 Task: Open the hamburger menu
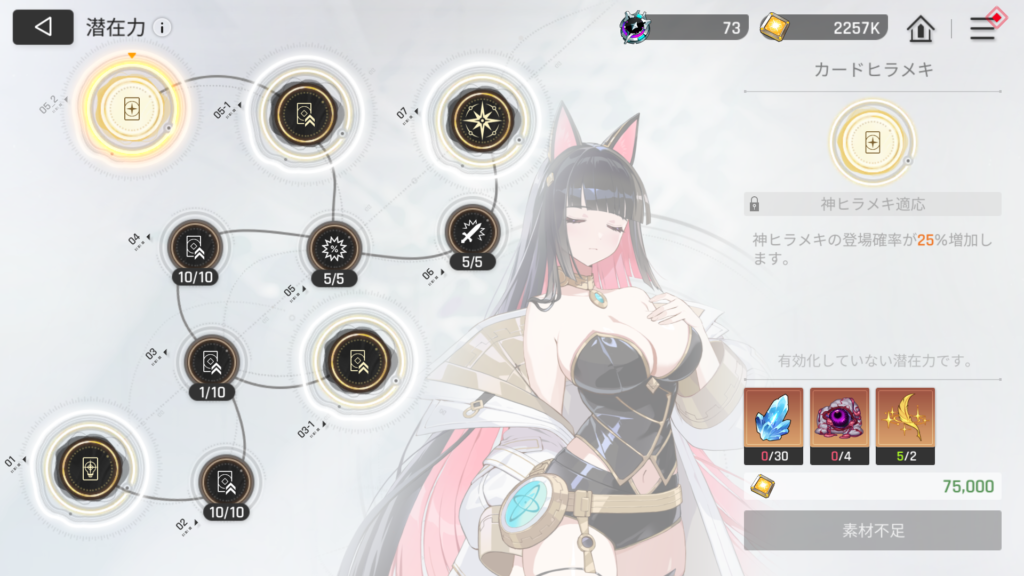point(984,28)
